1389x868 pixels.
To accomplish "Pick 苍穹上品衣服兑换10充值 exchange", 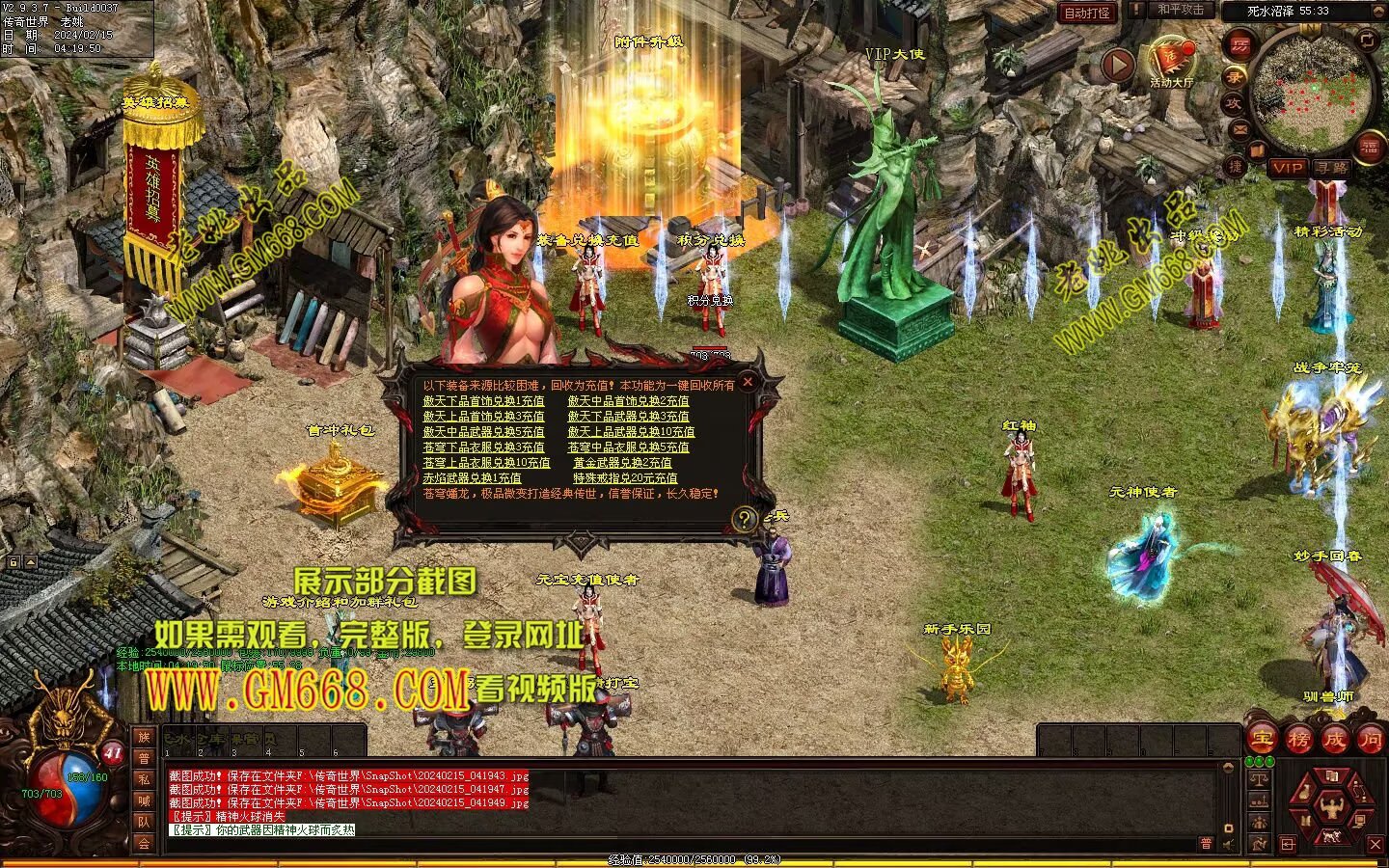I will click(486, 463).
